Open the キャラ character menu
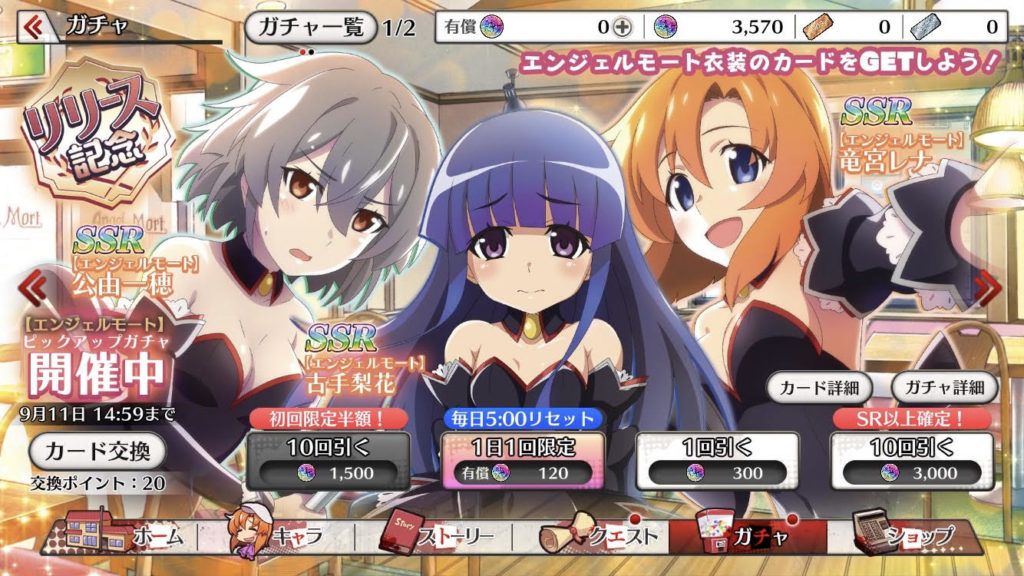The image size is (1024, 576). point(273,536)
